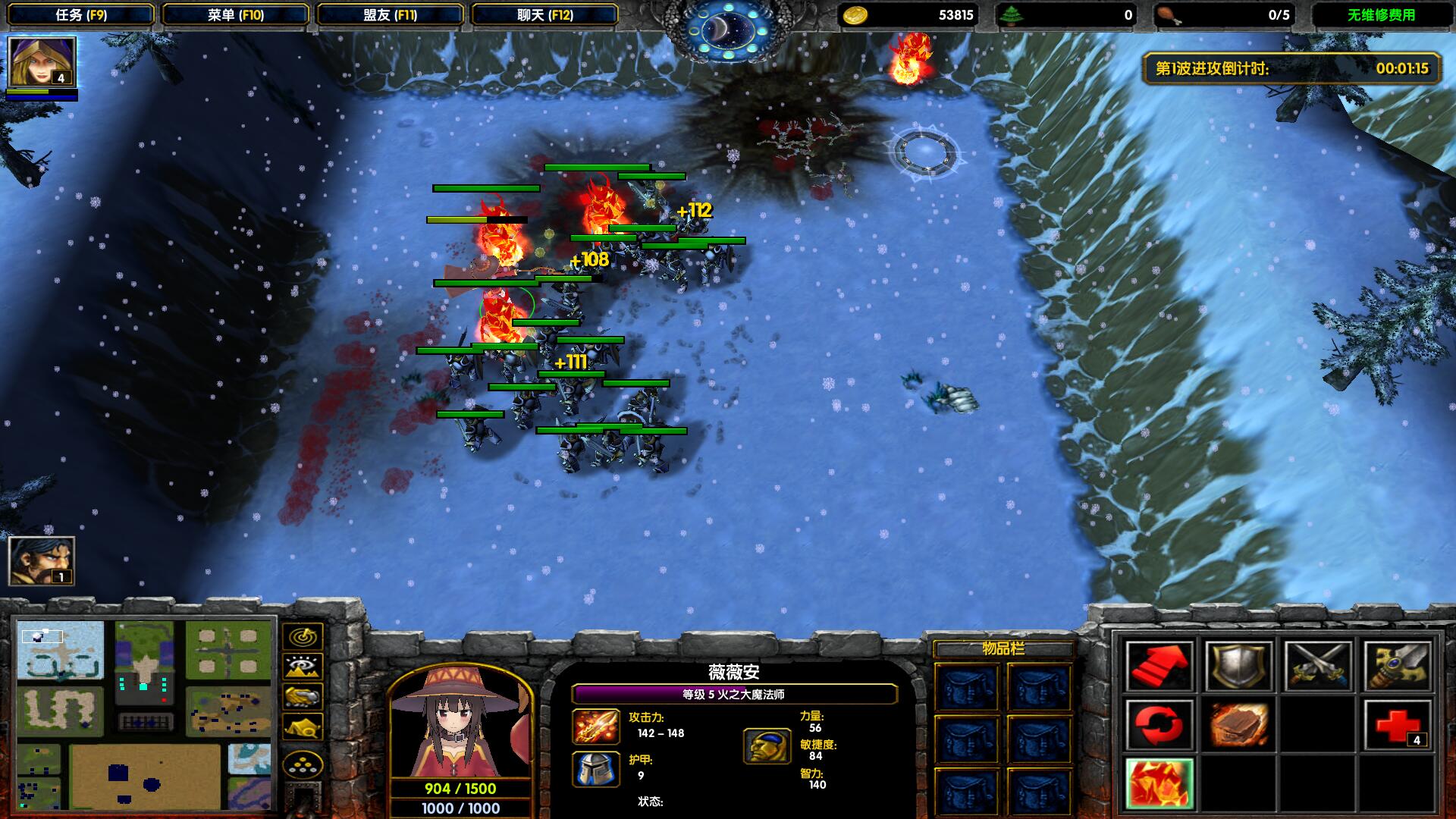Open the 聊天 (F12) chat log

545,14
